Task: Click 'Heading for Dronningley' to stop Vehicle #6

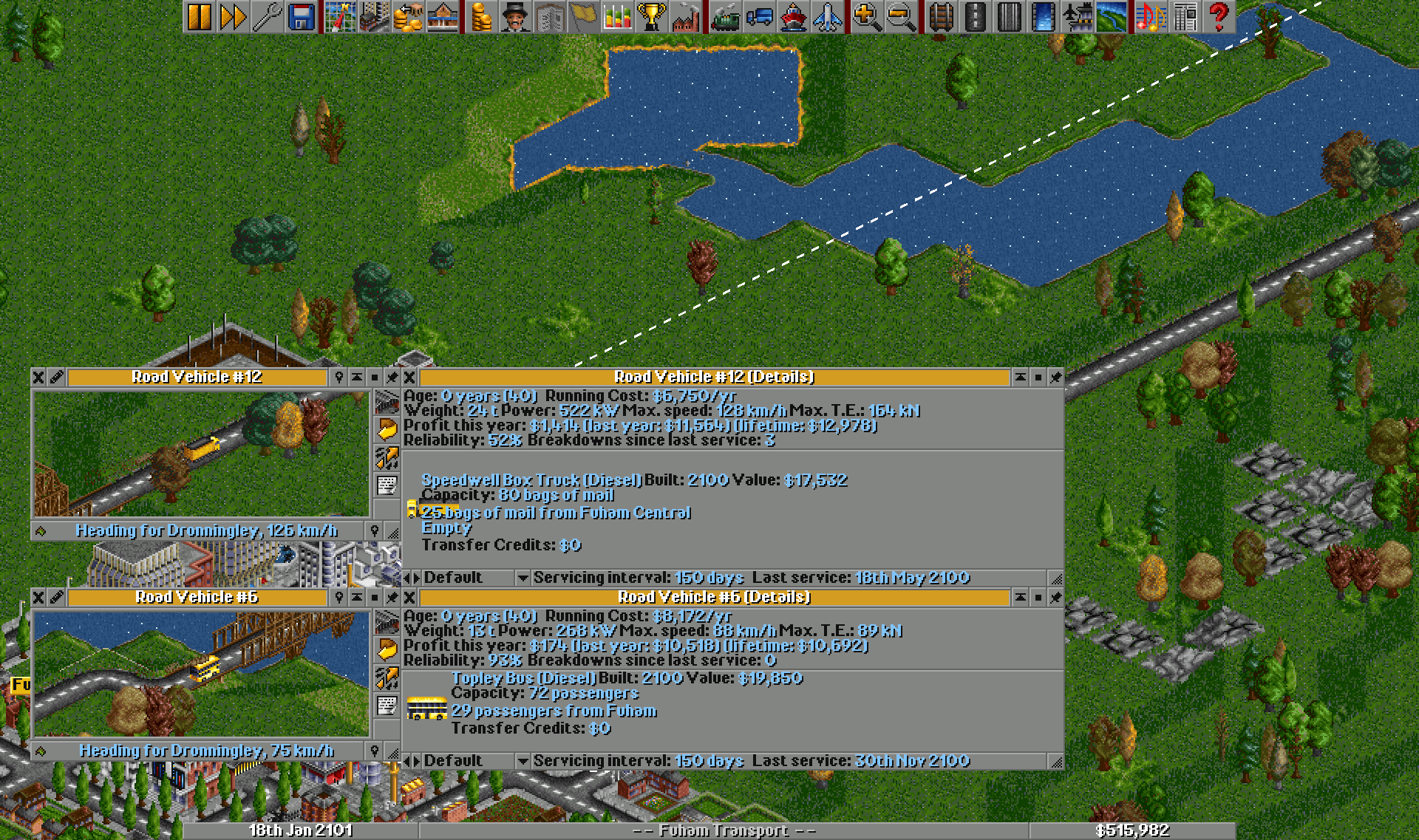Action: click(207, 750)
